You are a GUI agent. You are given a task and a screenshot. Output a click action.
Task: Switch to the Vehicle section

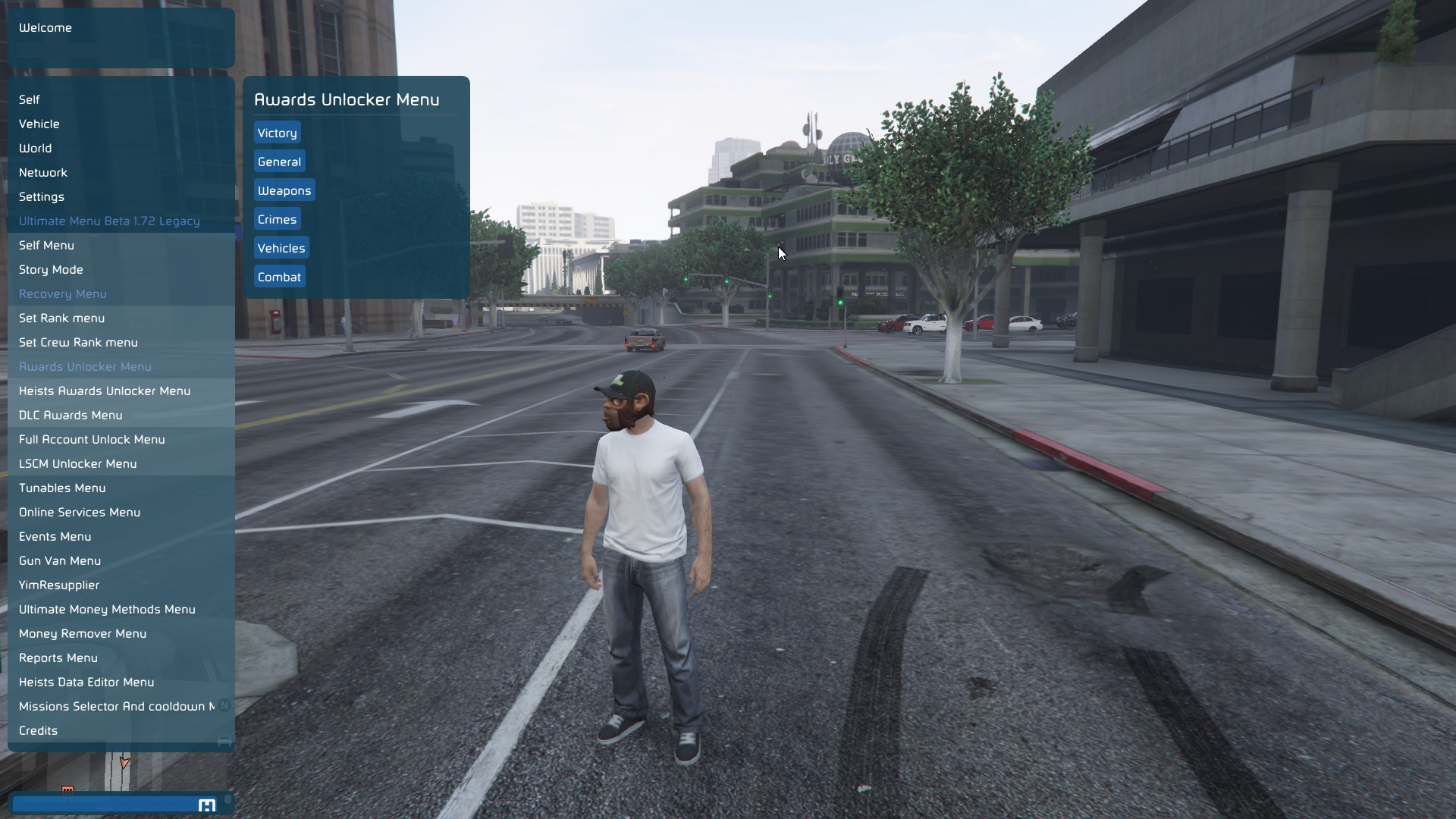pos(39,124)
